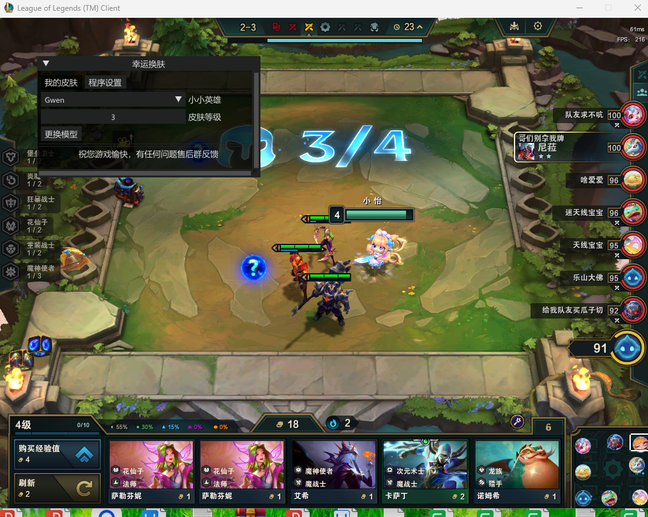
Task: Select the 魔神使者 trait icon
Action: (x=13, y=270)
